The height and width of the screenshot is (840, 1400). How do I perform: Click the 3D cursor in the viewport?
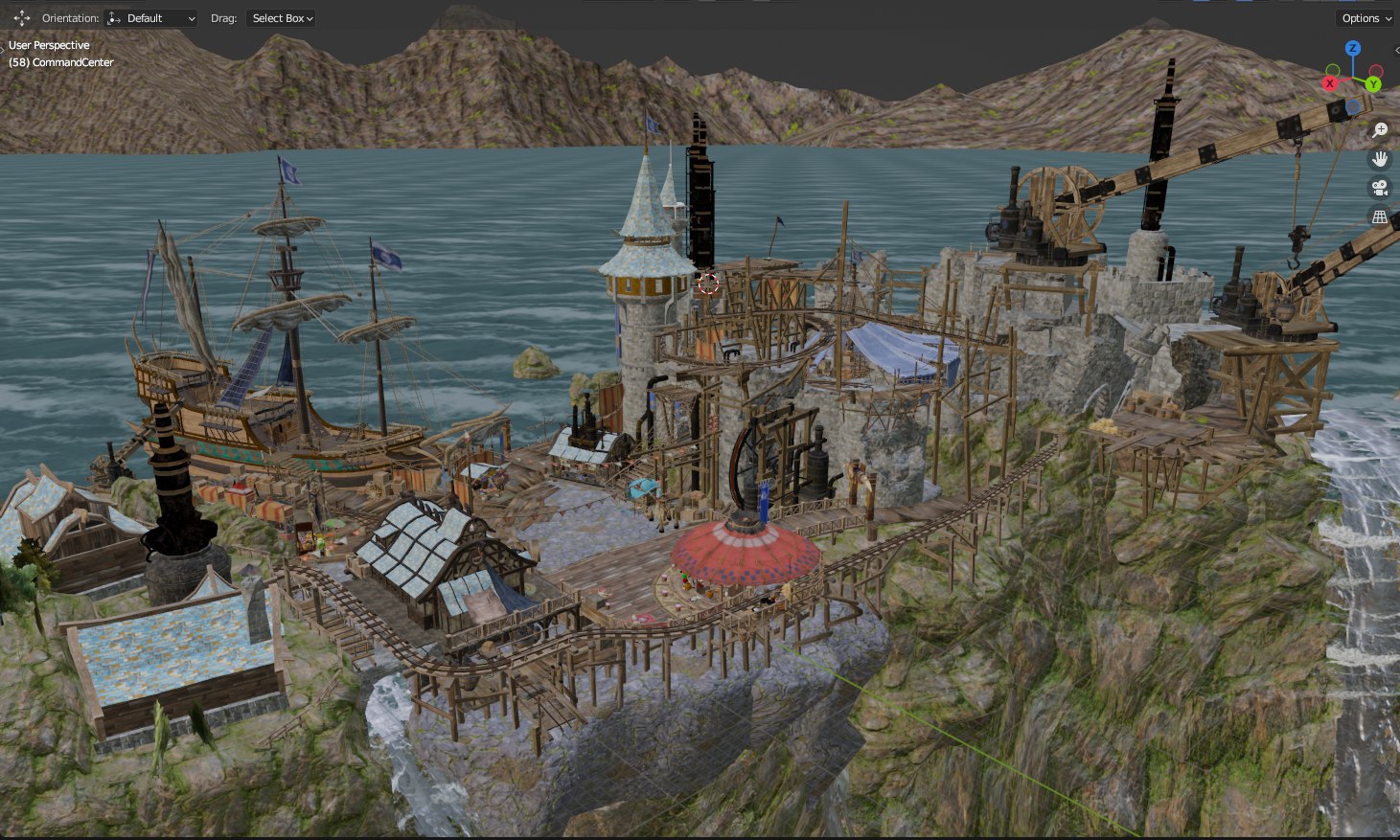[707, 284]
